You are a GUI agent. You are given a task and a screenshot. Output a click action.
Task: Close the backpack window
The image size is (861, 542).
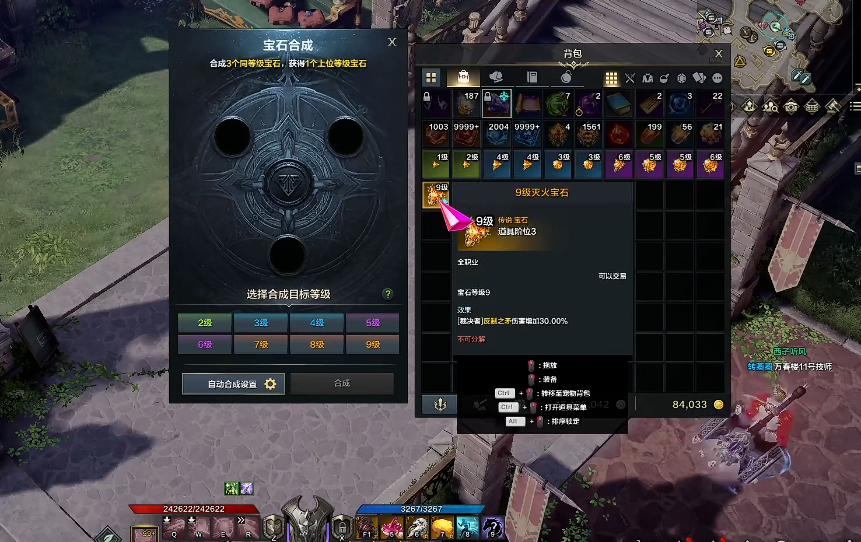718,53
